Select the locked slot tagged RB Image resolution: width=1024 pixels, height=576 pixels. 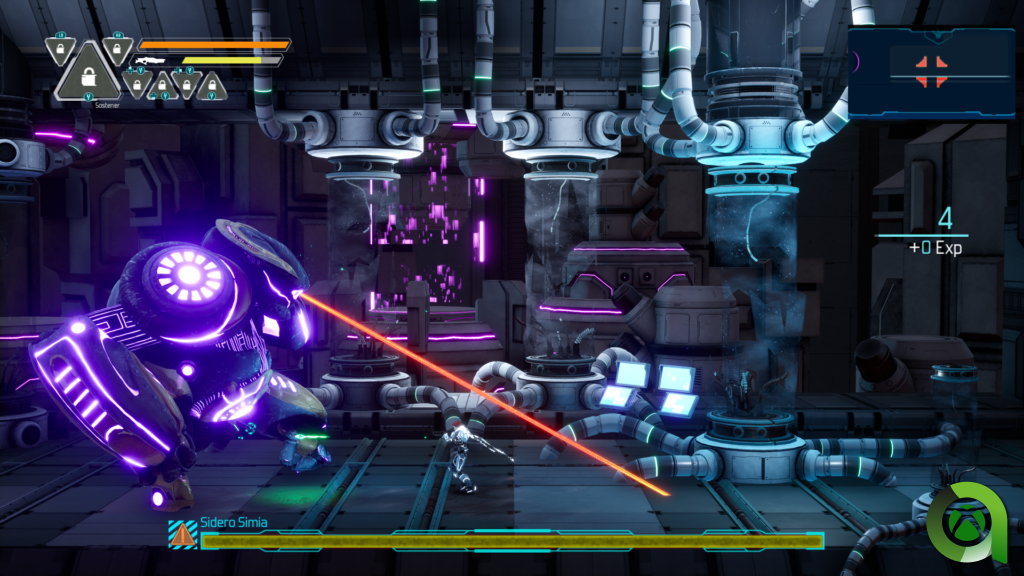pos(118,47)
